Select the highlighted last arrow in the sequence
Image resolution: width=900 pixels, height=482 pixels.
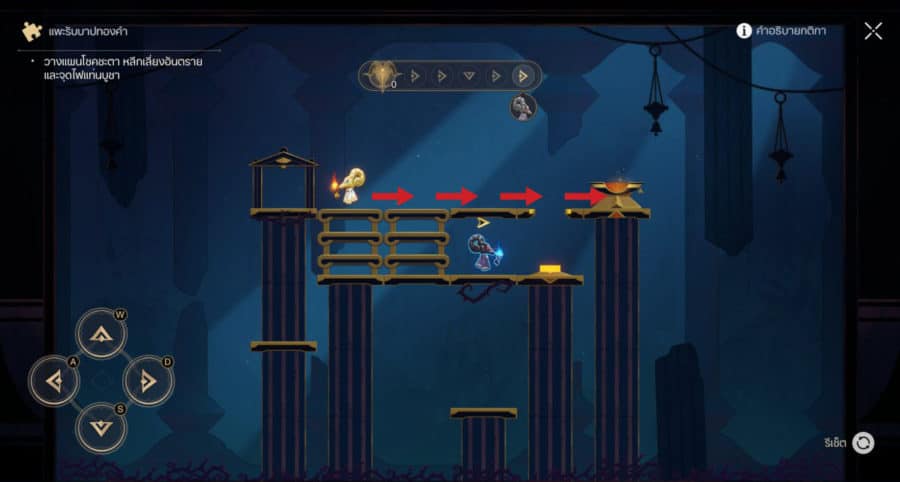(x=522, y=76)
